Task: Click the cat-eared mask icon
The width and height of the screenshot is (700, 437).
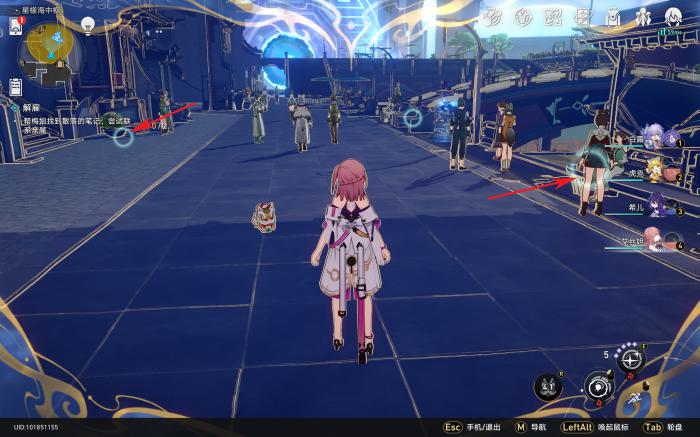Action: click(547, 385)
